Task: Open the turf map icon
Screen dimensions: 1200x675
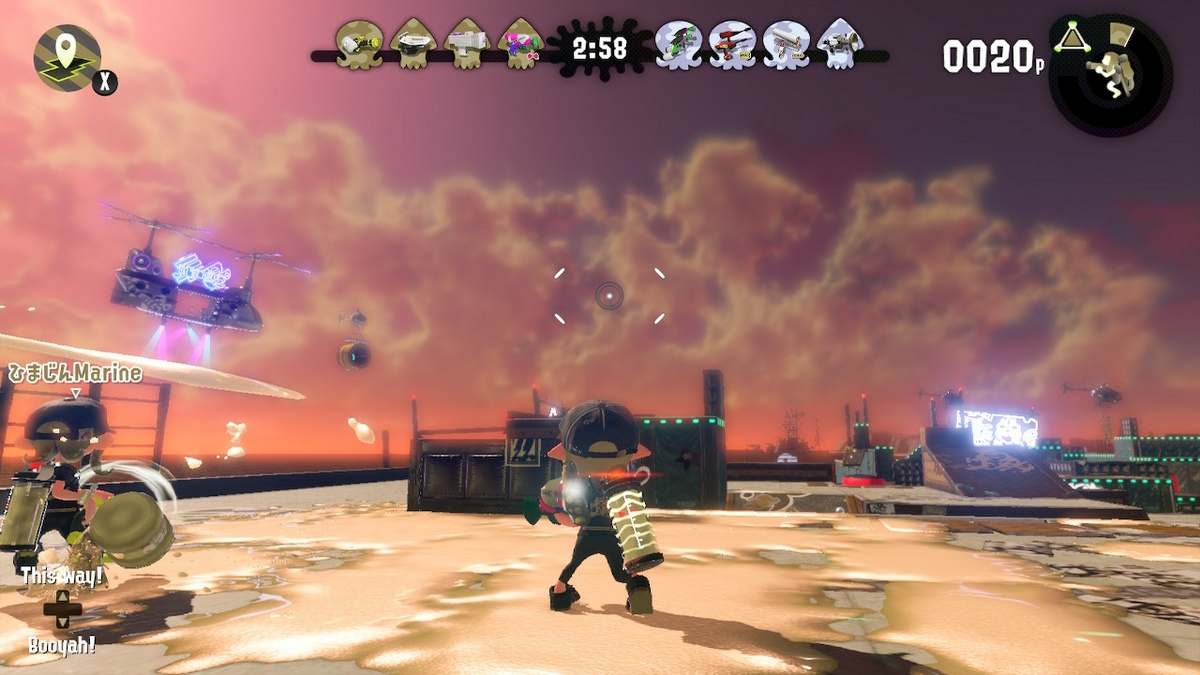Action: (x=67, y=57)
